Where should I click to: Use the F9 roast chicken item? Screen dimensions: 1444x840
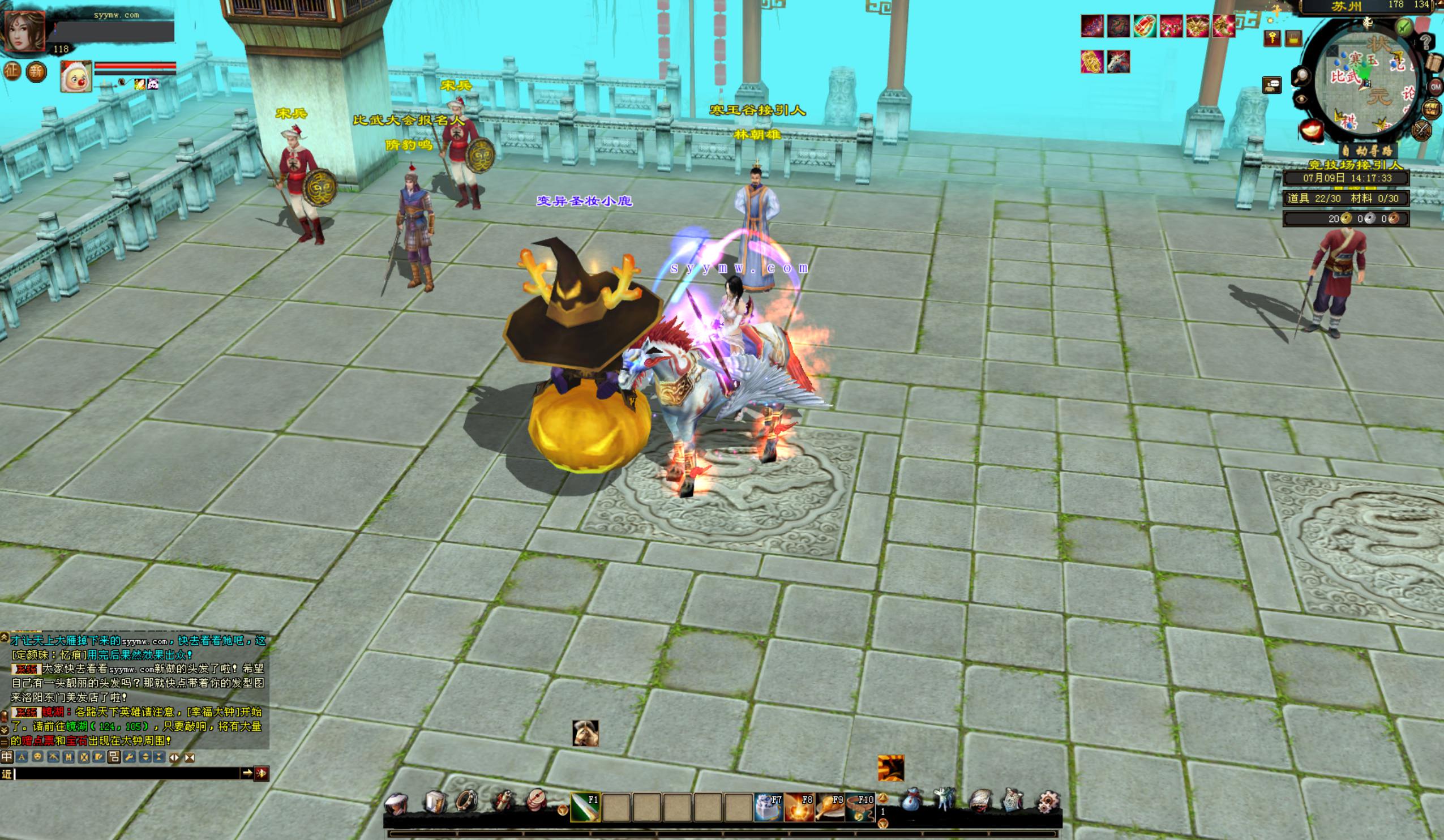click(830, 807)
